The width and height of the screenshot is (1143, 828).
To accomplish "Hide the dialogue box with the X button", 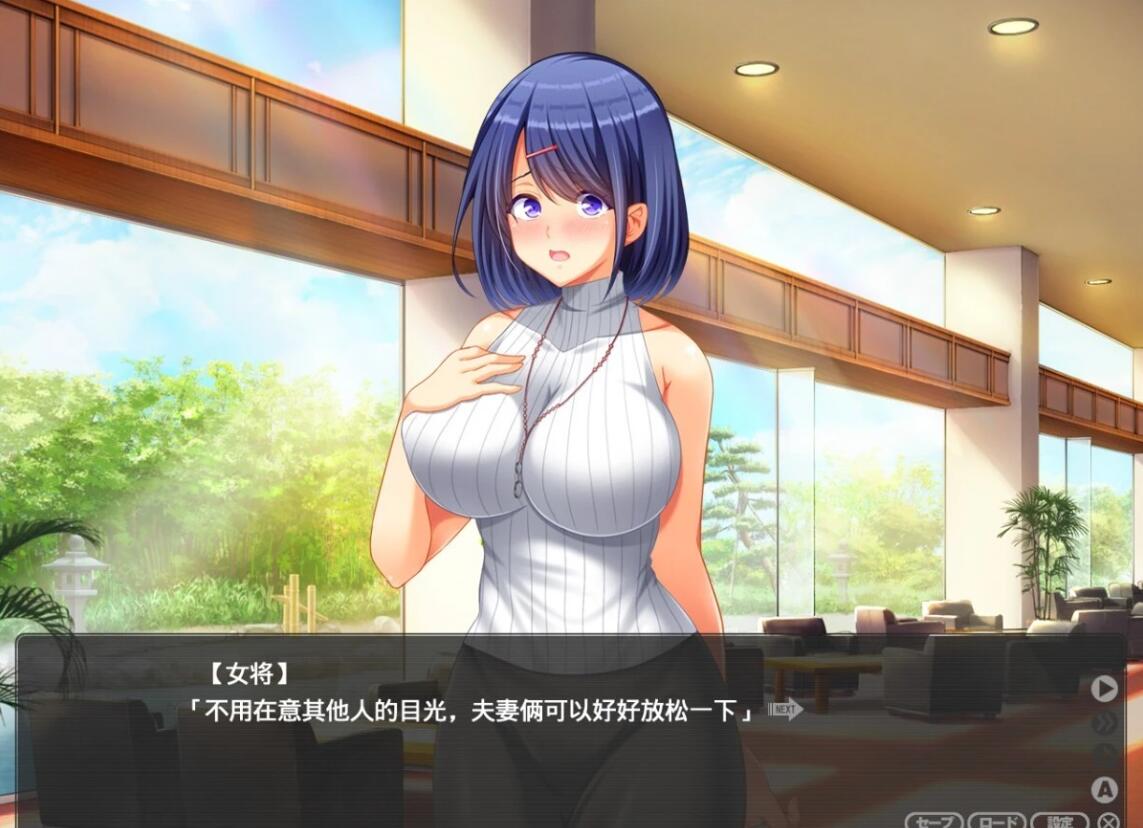I will [x=1107, y=821].
